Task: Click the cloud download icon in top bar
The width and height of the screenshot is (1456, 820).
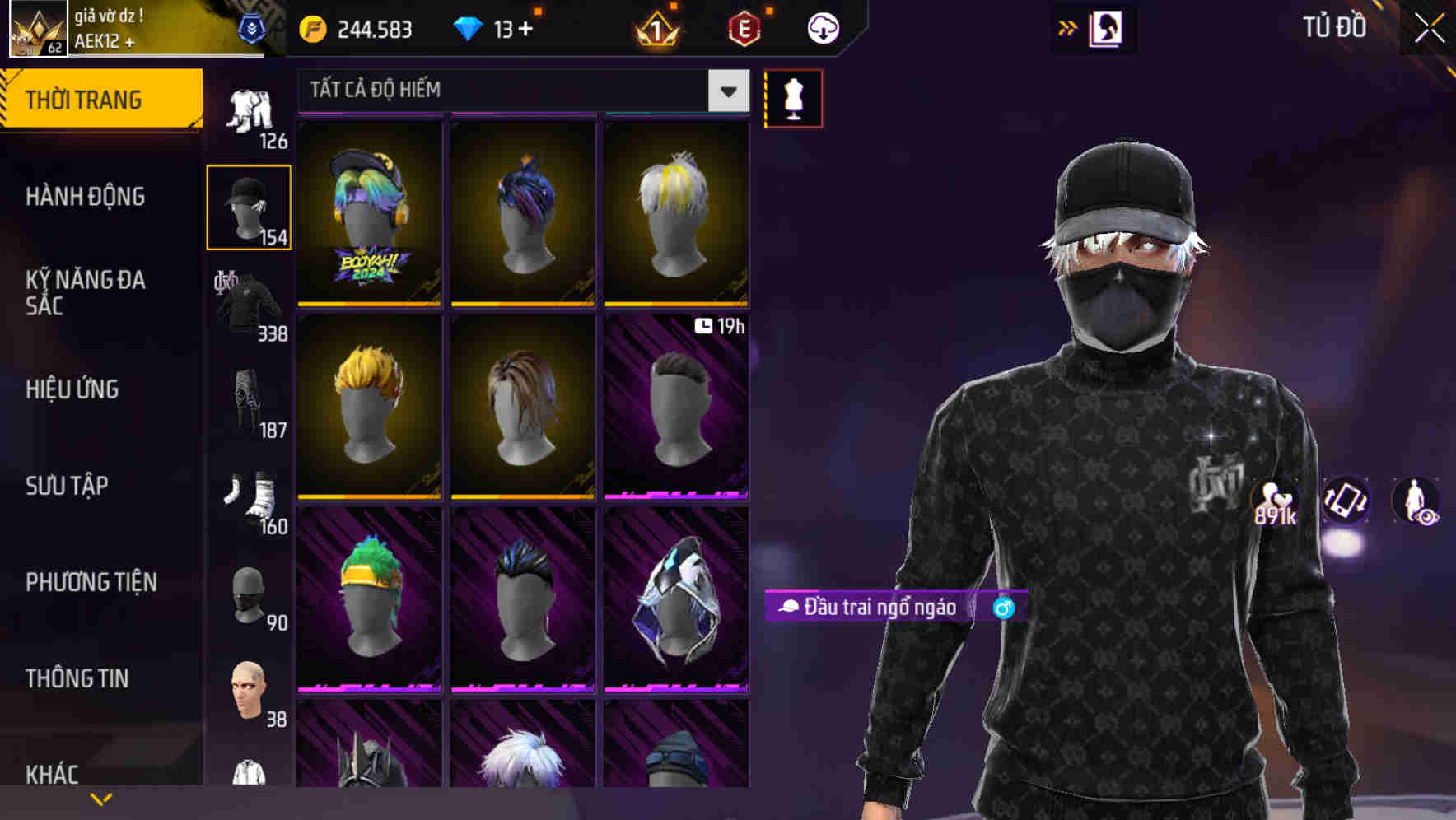Action: 821,27
